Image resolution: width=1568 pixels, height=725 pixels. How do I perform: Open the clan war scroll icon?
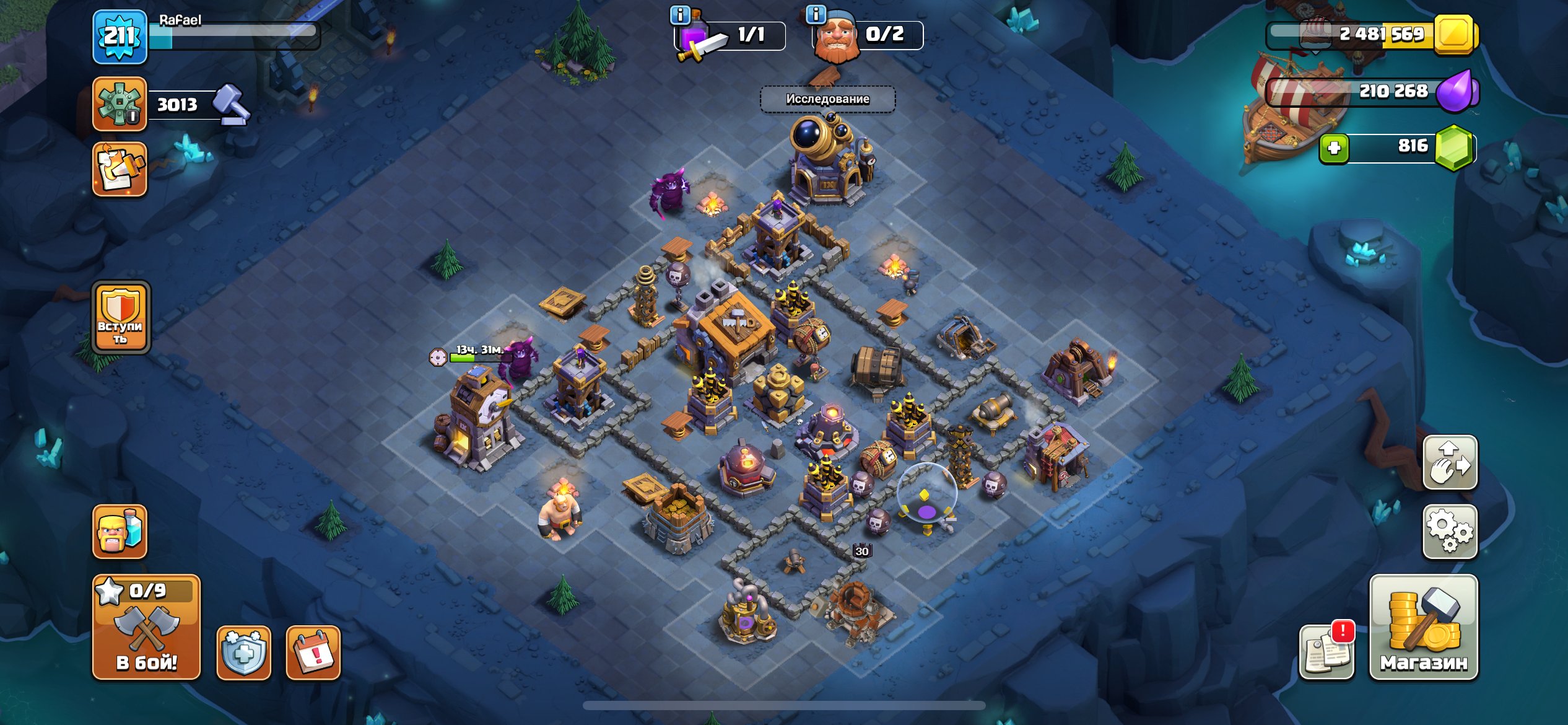pyautogui.click(x=120, y=169)
